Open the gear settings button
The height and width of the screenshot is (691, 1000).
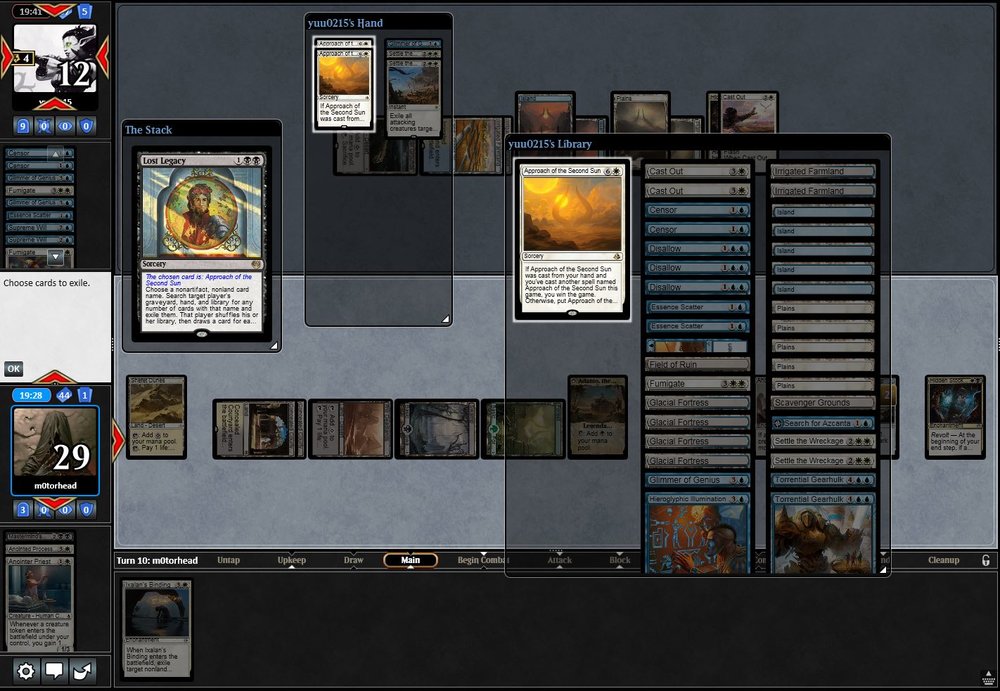[x=26, y=671]
